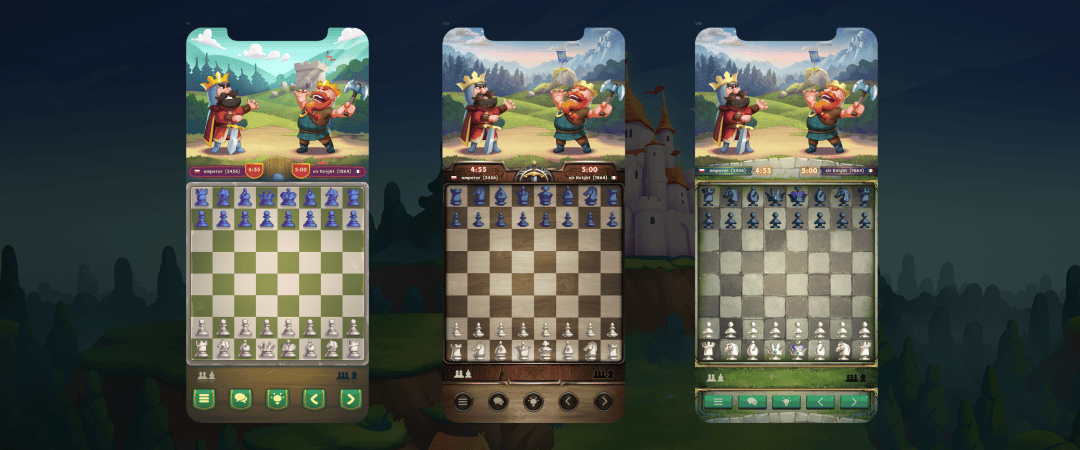The image size is (1080, 450).
Task: Select the blue king on the wooden board
Action: 545,195
